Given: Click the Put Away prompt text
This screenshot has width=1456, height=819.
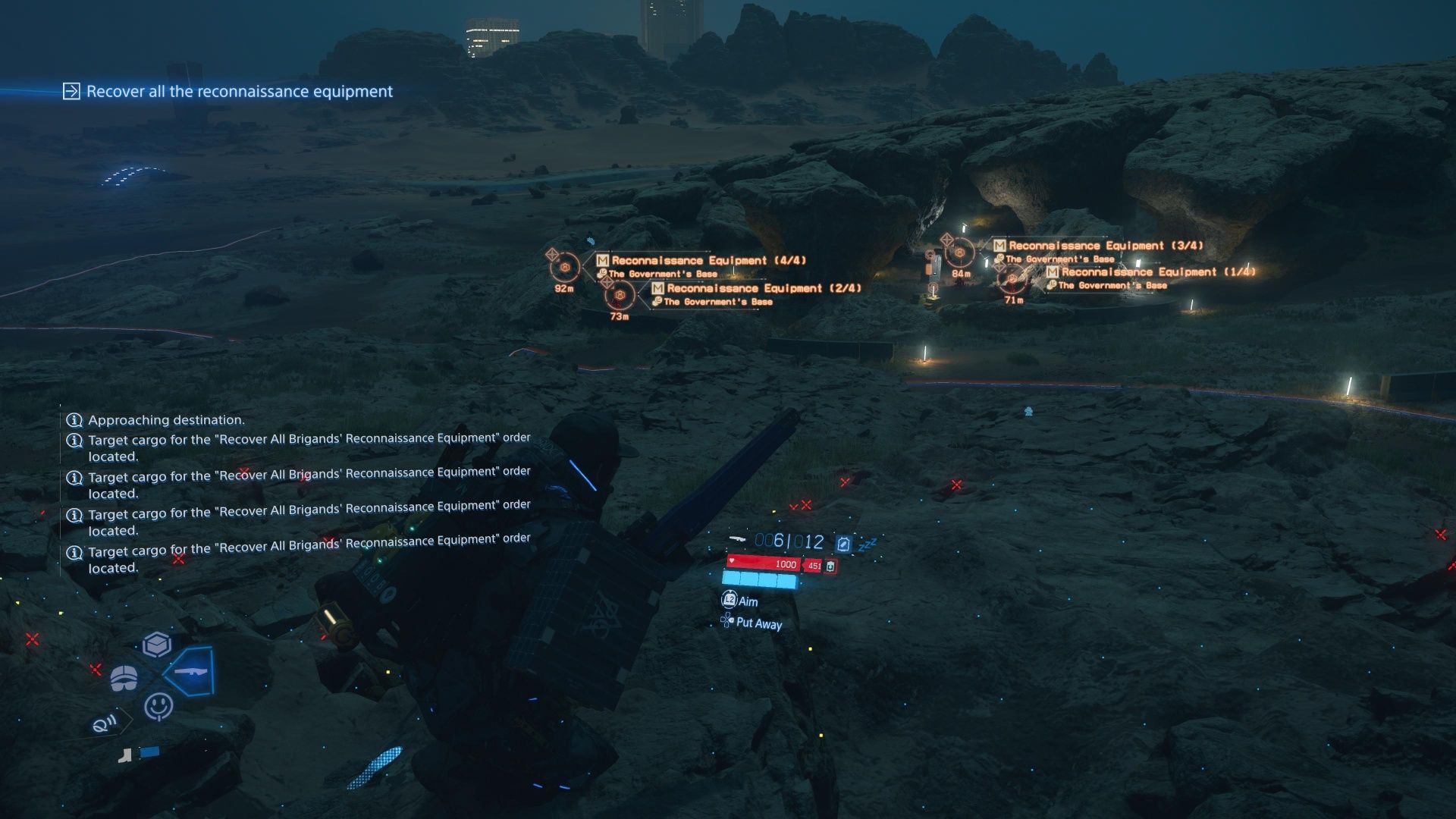Looking at the screenshot, I should [x=758, y=625].
